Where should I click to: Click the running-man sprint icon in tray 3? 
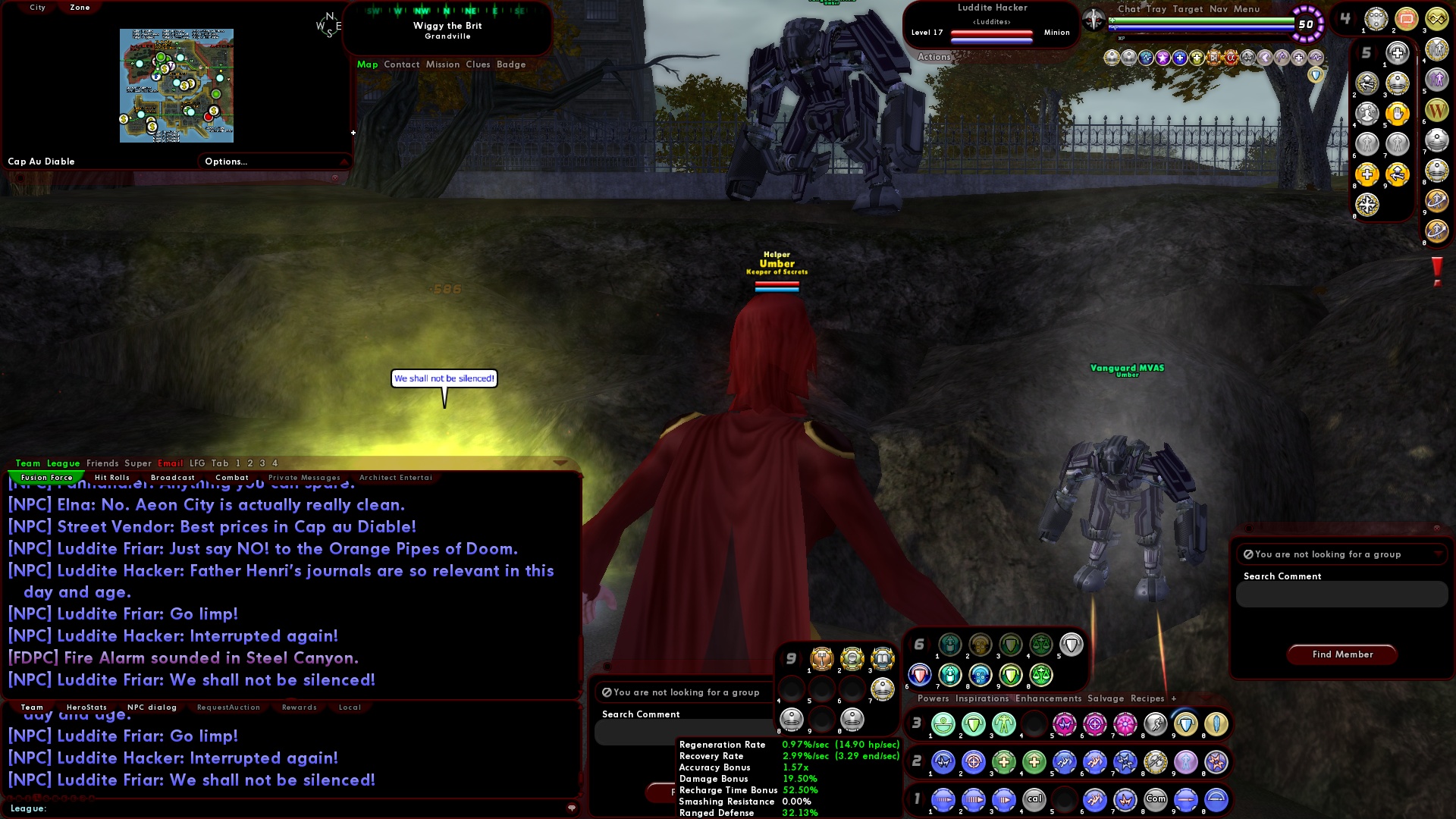[1156, 723]
